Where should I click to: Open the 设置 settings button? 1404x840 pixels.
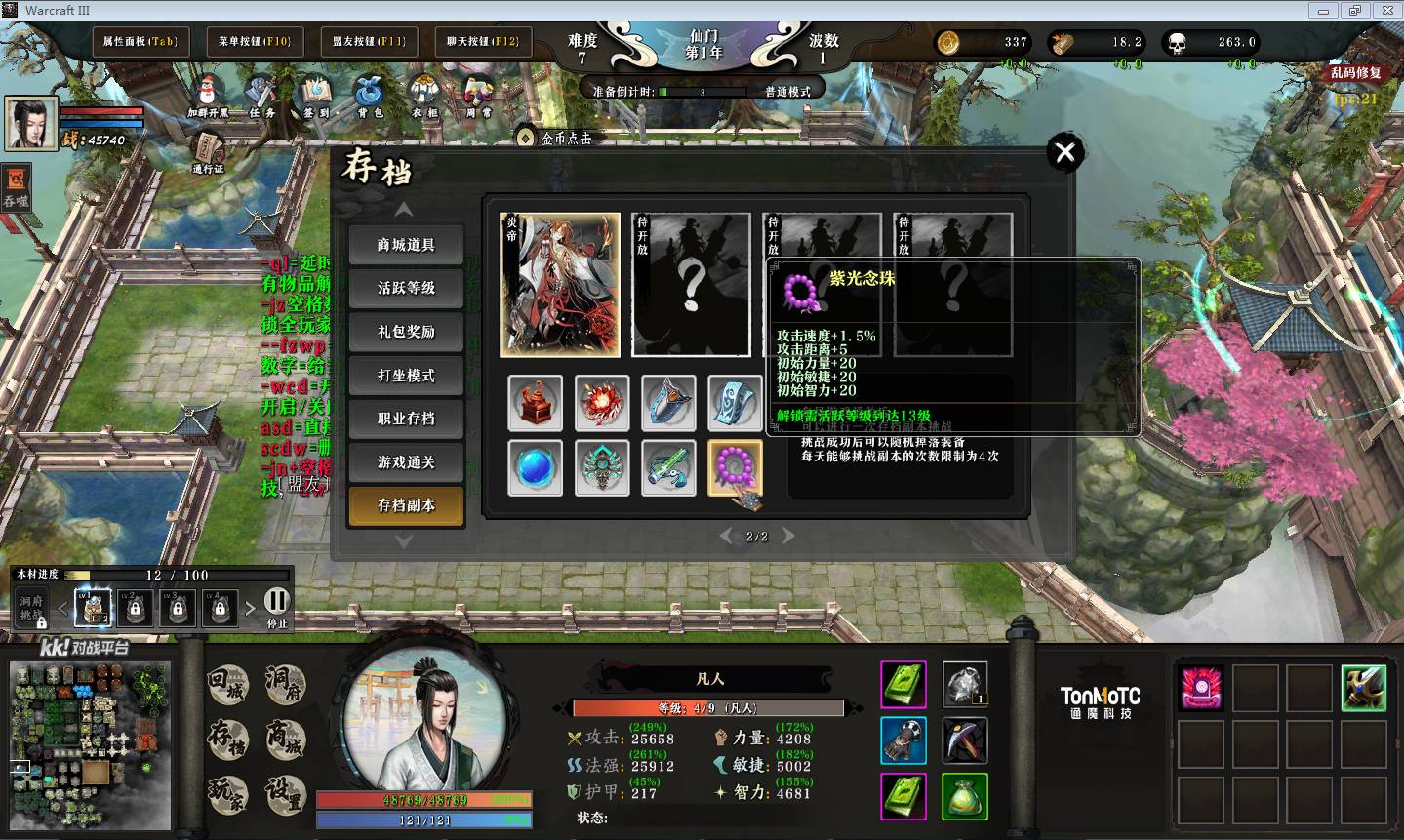pyautogui.click(x=285, y=795)
